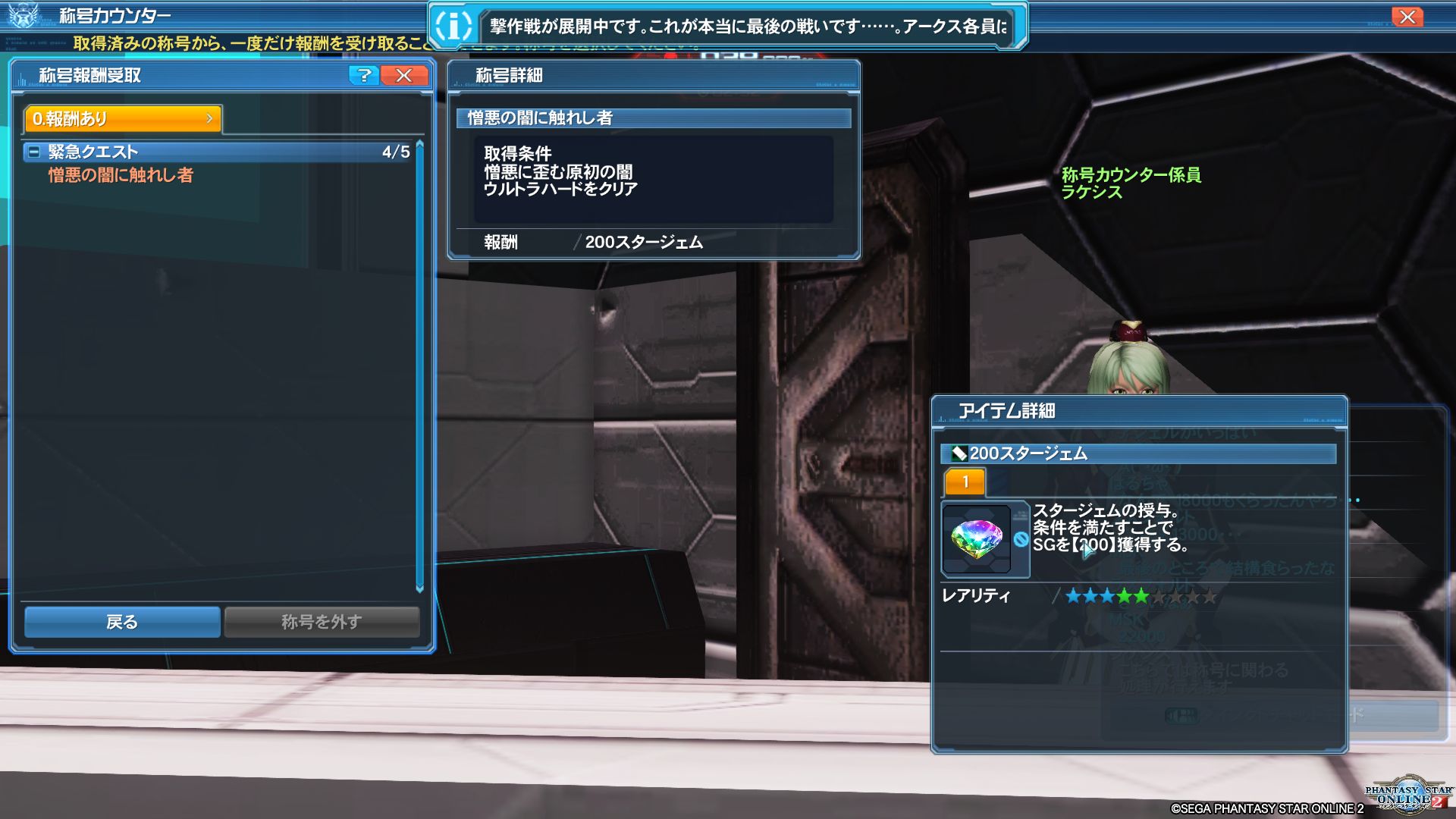Collapse the 緊急クエスト category

click(x=33, y=152)
